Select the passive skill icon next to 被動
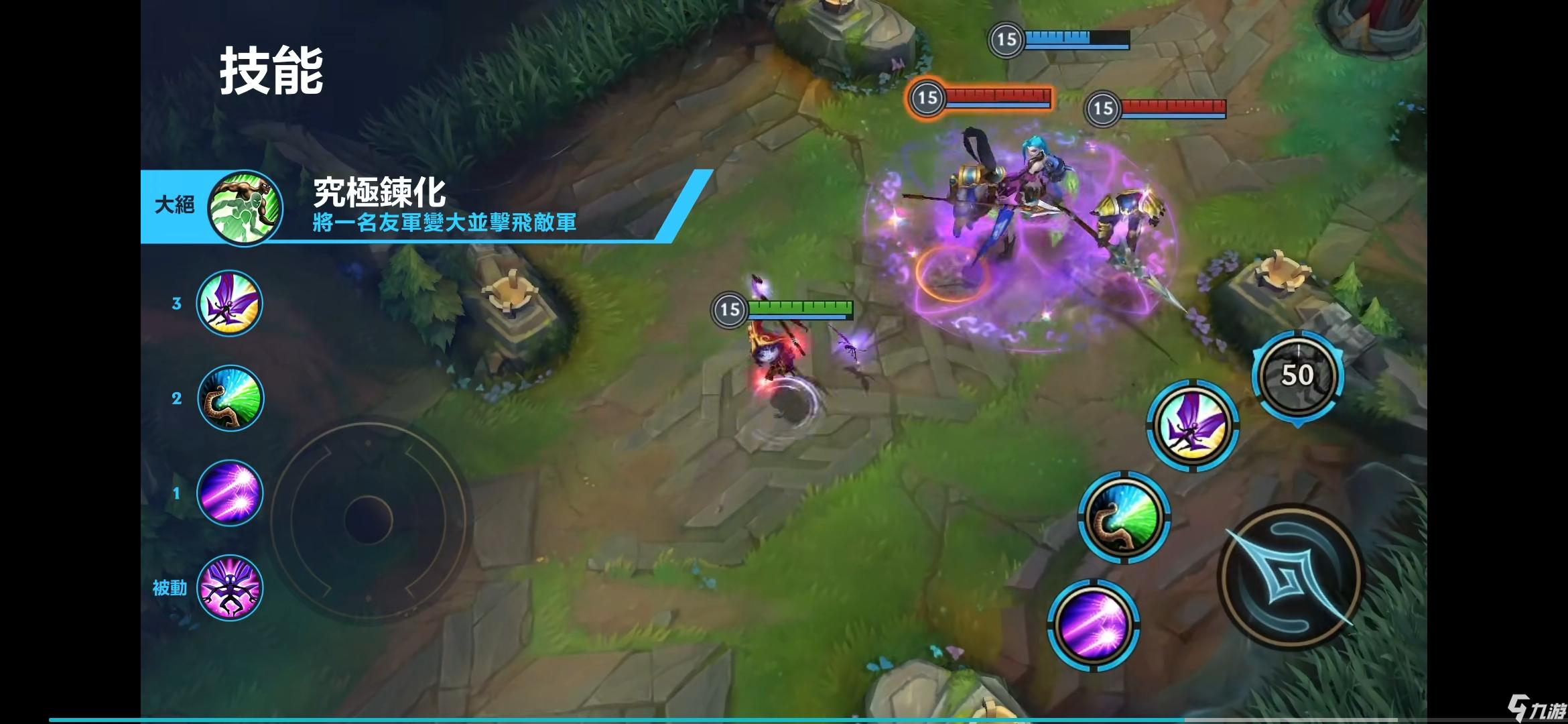Image resolution: width=1568 pixels, height=724 pixels. [x=230, y=588]
